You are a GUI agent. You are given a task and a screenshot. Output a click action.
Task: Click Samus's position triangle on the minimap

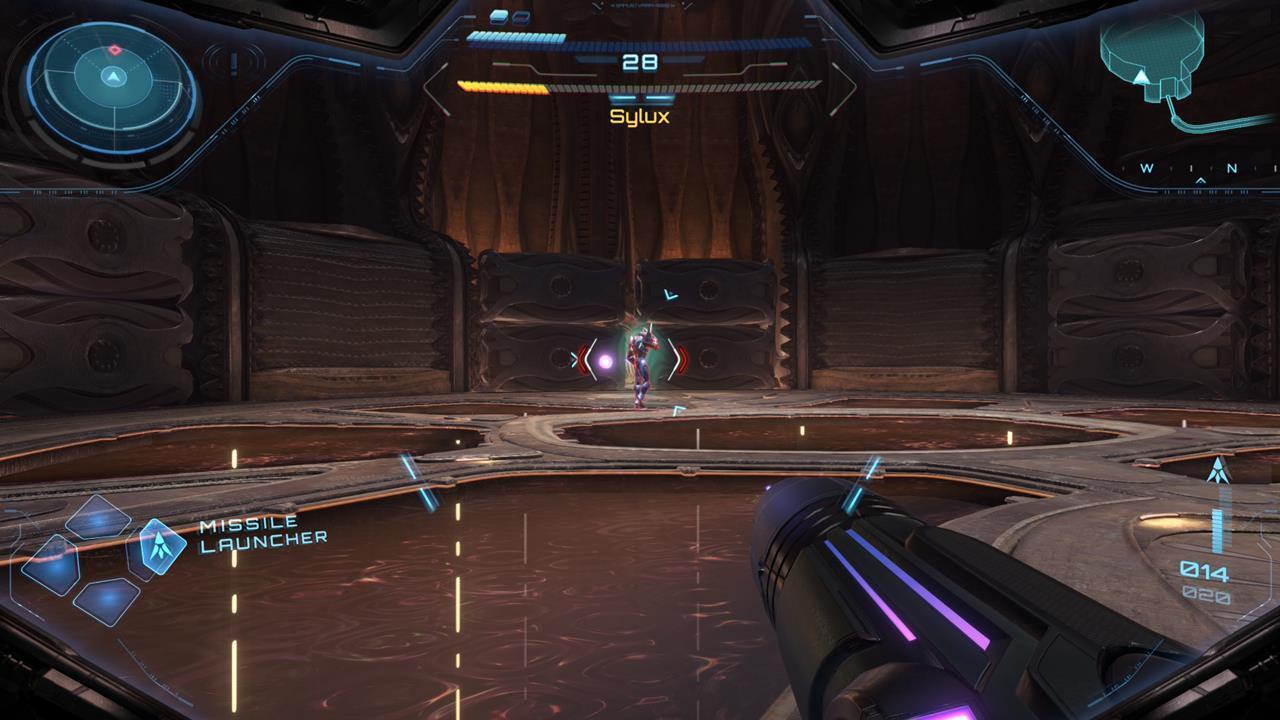pyautogui.click(x=1139, y=75)
